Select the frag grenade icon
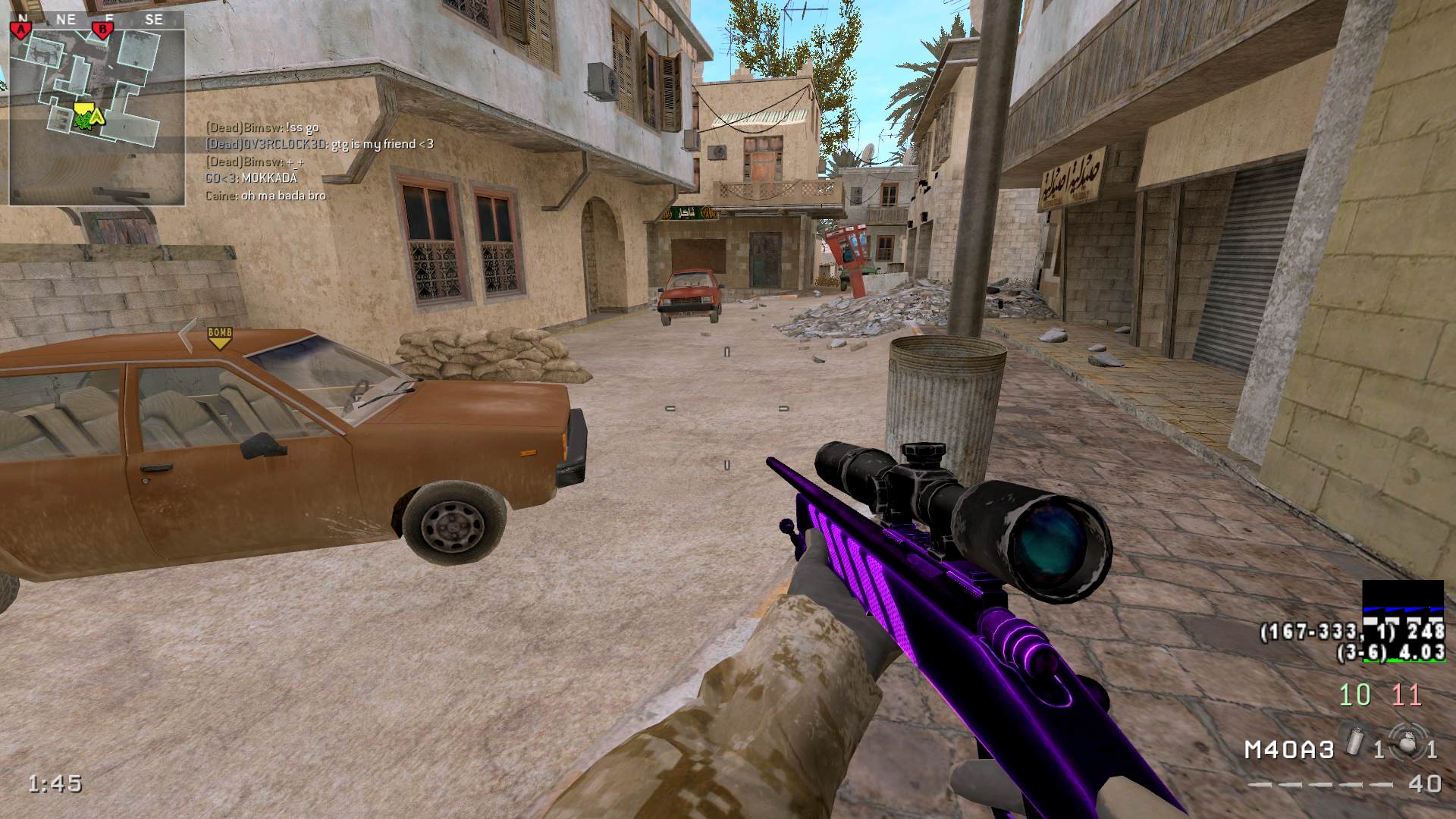The image size is (1456, 819). tap(1409, 743)
